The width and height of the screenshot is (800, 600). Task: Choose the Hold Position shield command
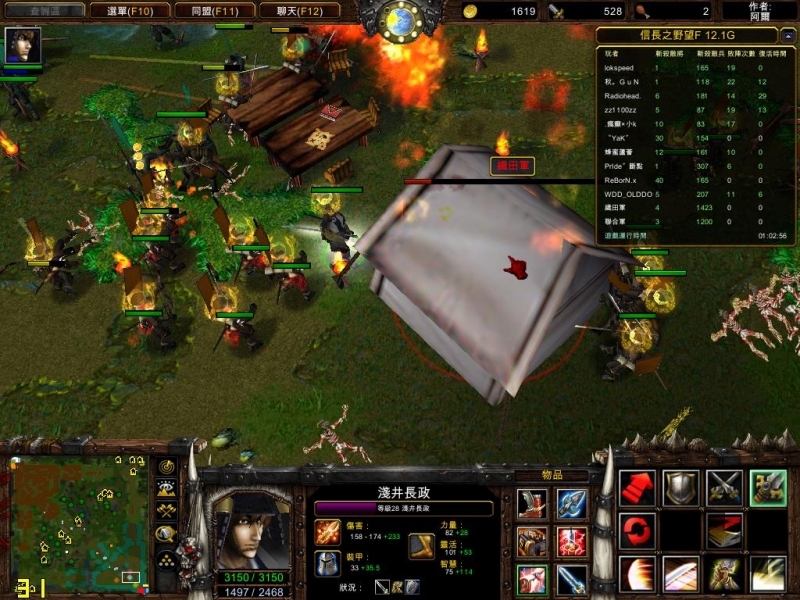(x=681, y=487)
